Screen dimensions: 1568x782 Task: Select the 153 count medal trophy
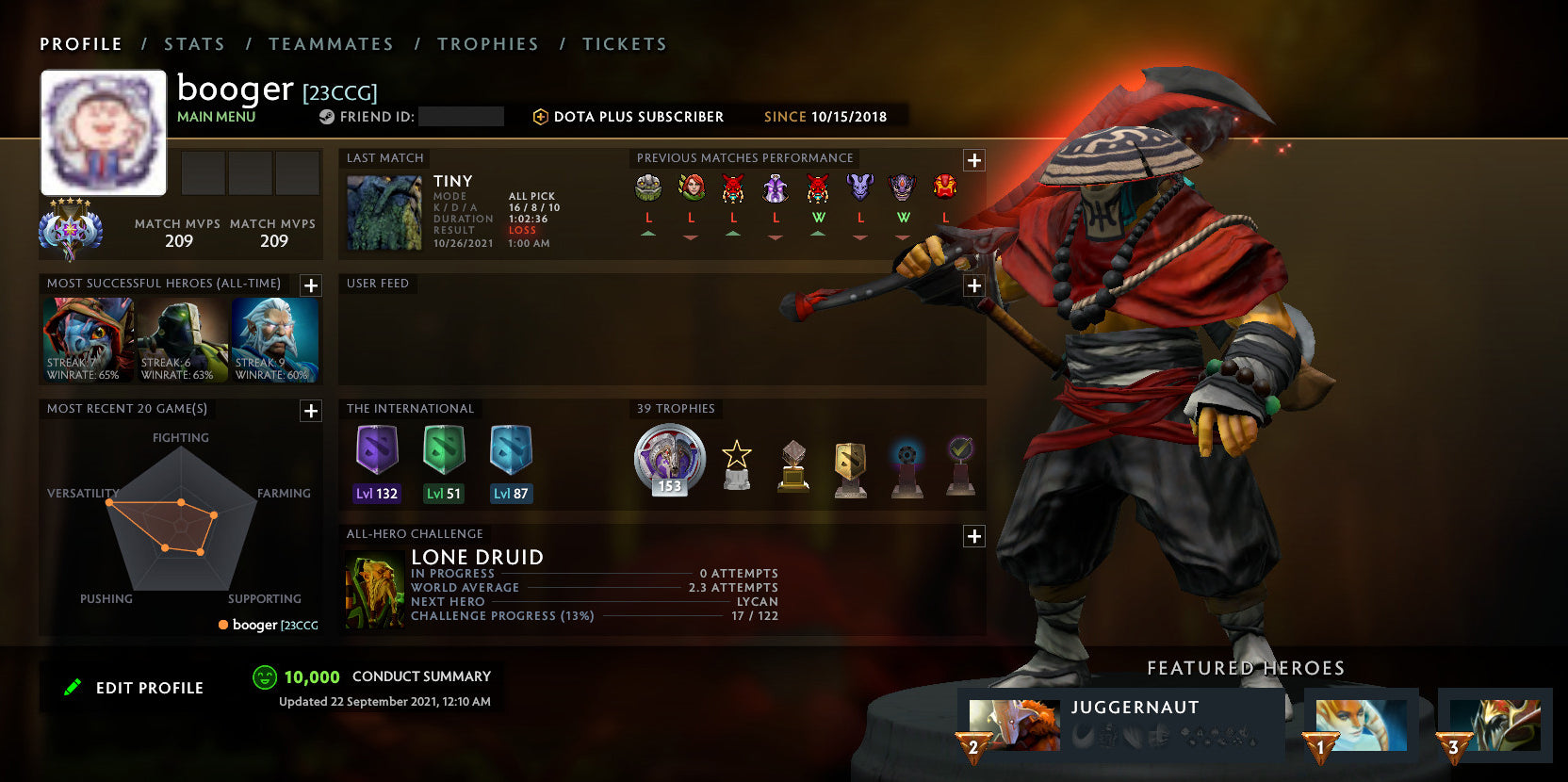668,459
